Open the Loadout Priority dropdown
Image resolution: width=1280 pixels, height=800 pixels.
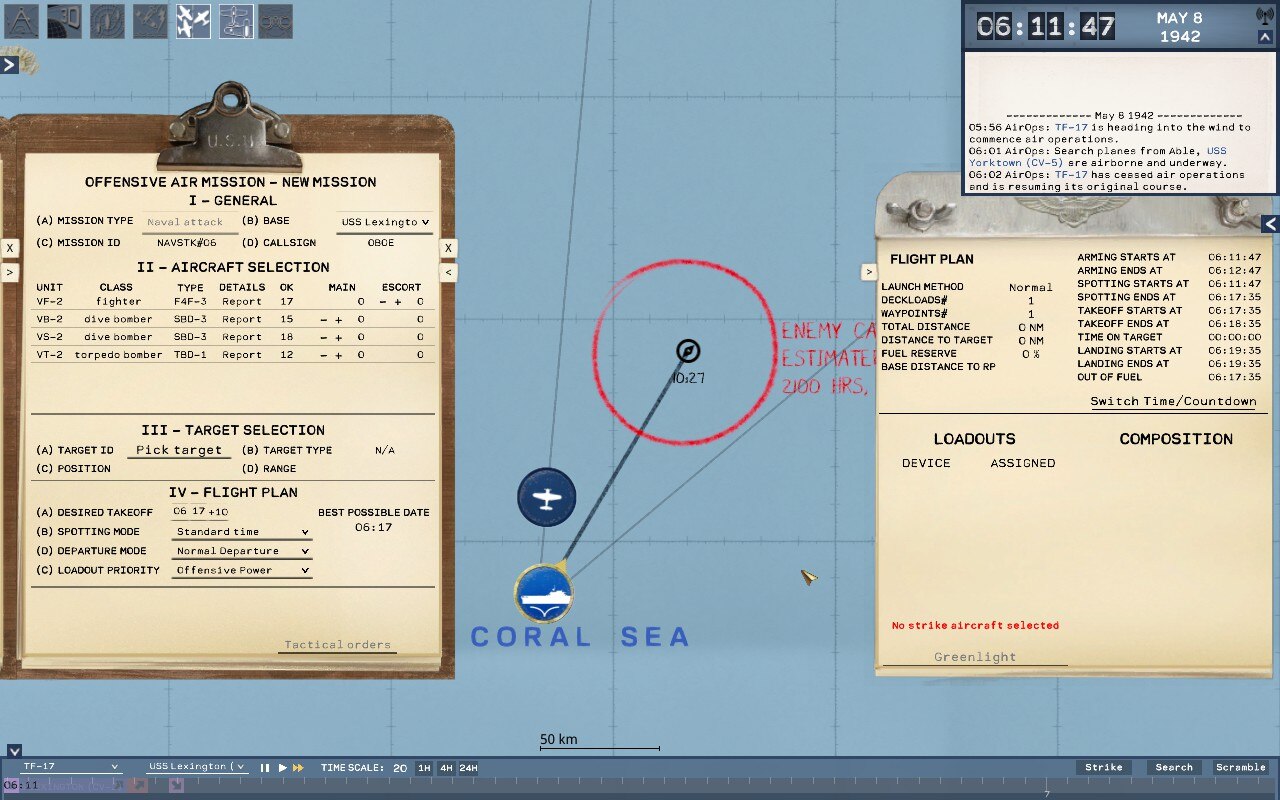242,570
